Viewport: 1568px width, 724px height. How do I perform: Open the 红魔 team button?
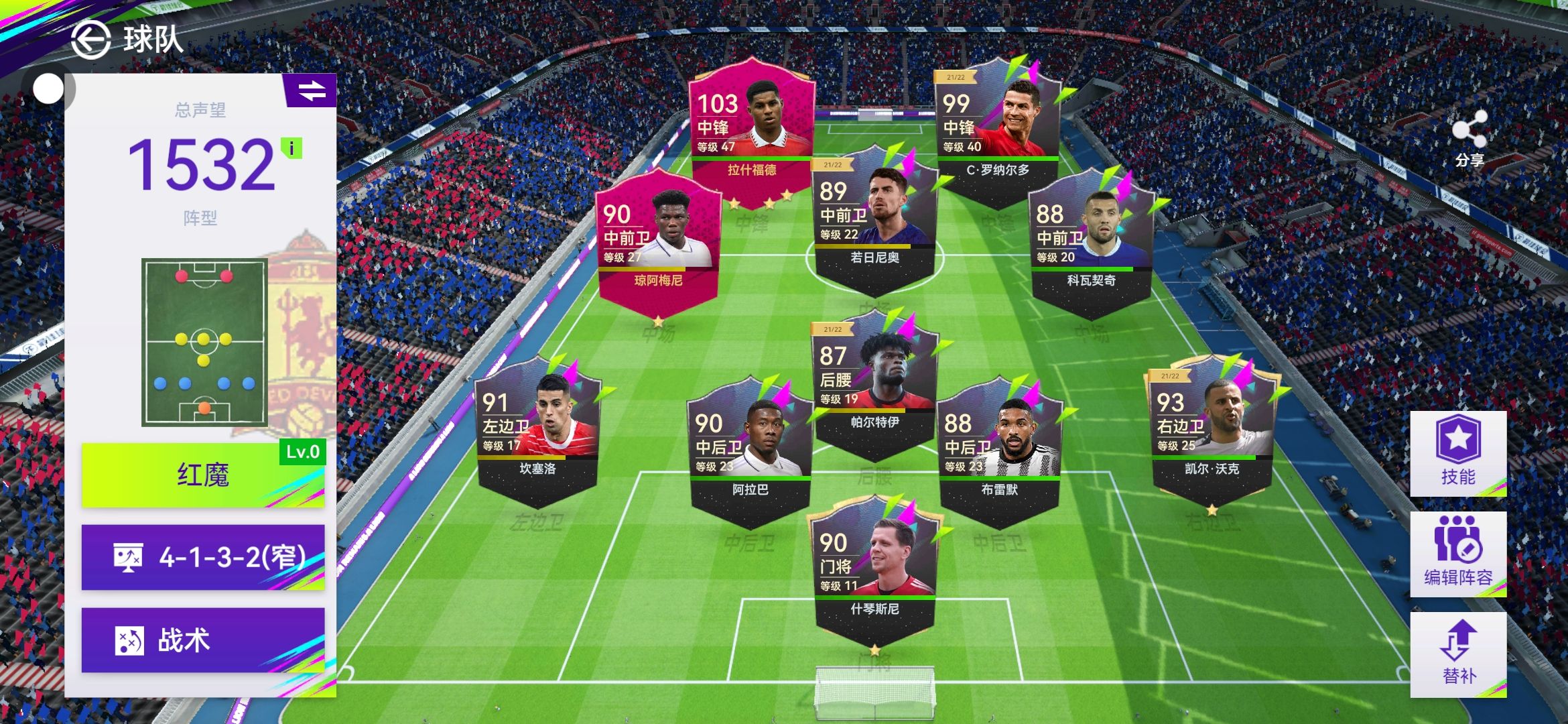click(203, 475)
